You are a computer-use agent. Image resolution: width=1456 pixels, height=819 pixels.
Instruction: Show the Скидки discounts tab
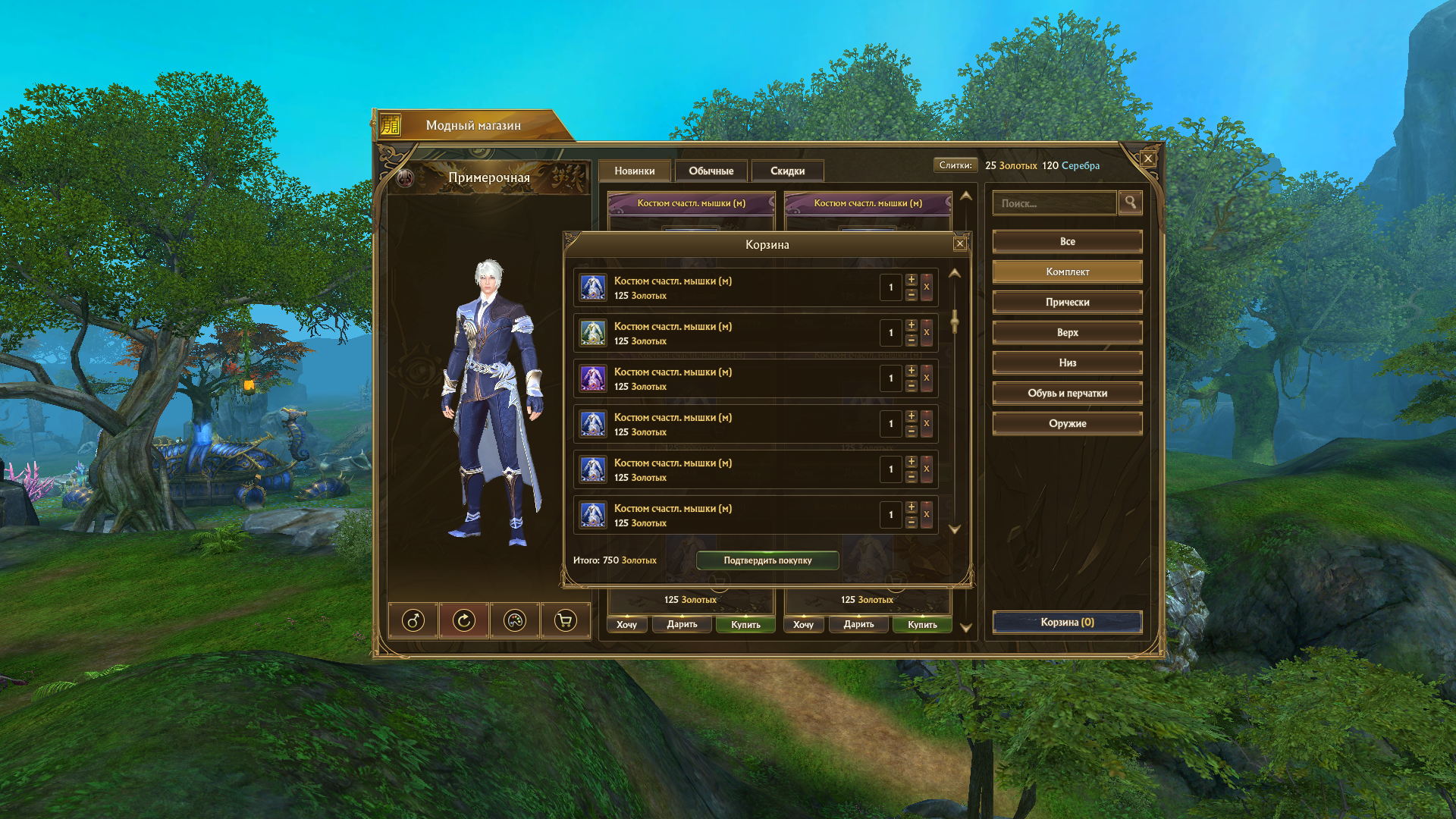point(787,171)
